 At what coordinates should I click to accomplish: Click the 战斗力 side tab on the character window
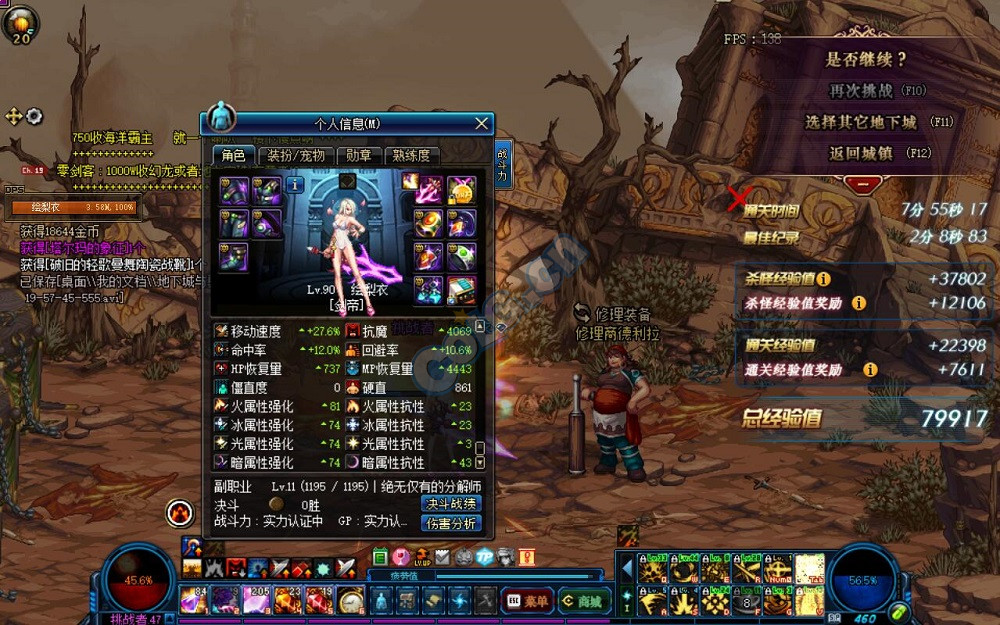point(502,165)
